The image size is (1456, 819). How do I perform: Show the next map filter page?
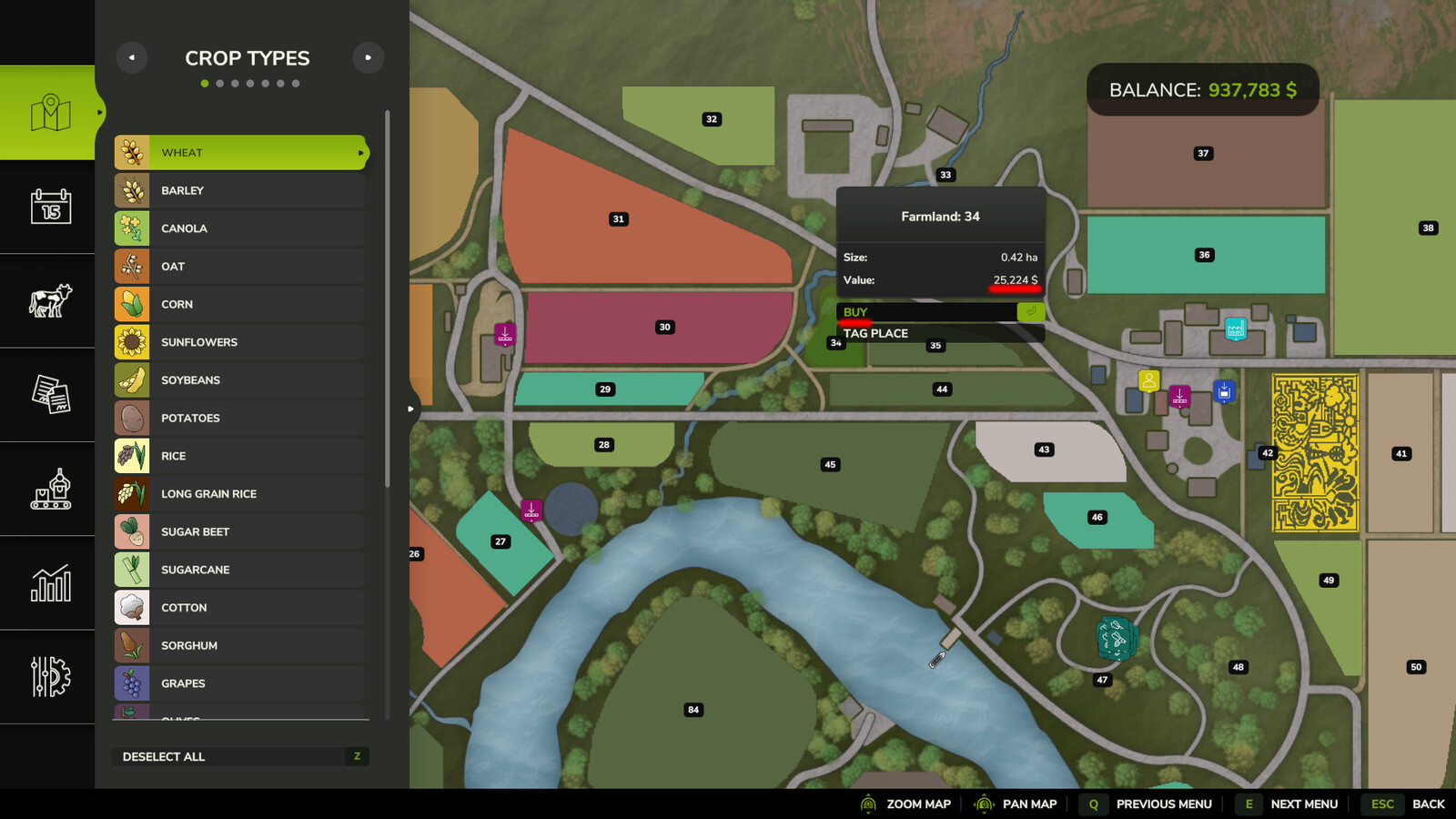click(x=369, y=58)
